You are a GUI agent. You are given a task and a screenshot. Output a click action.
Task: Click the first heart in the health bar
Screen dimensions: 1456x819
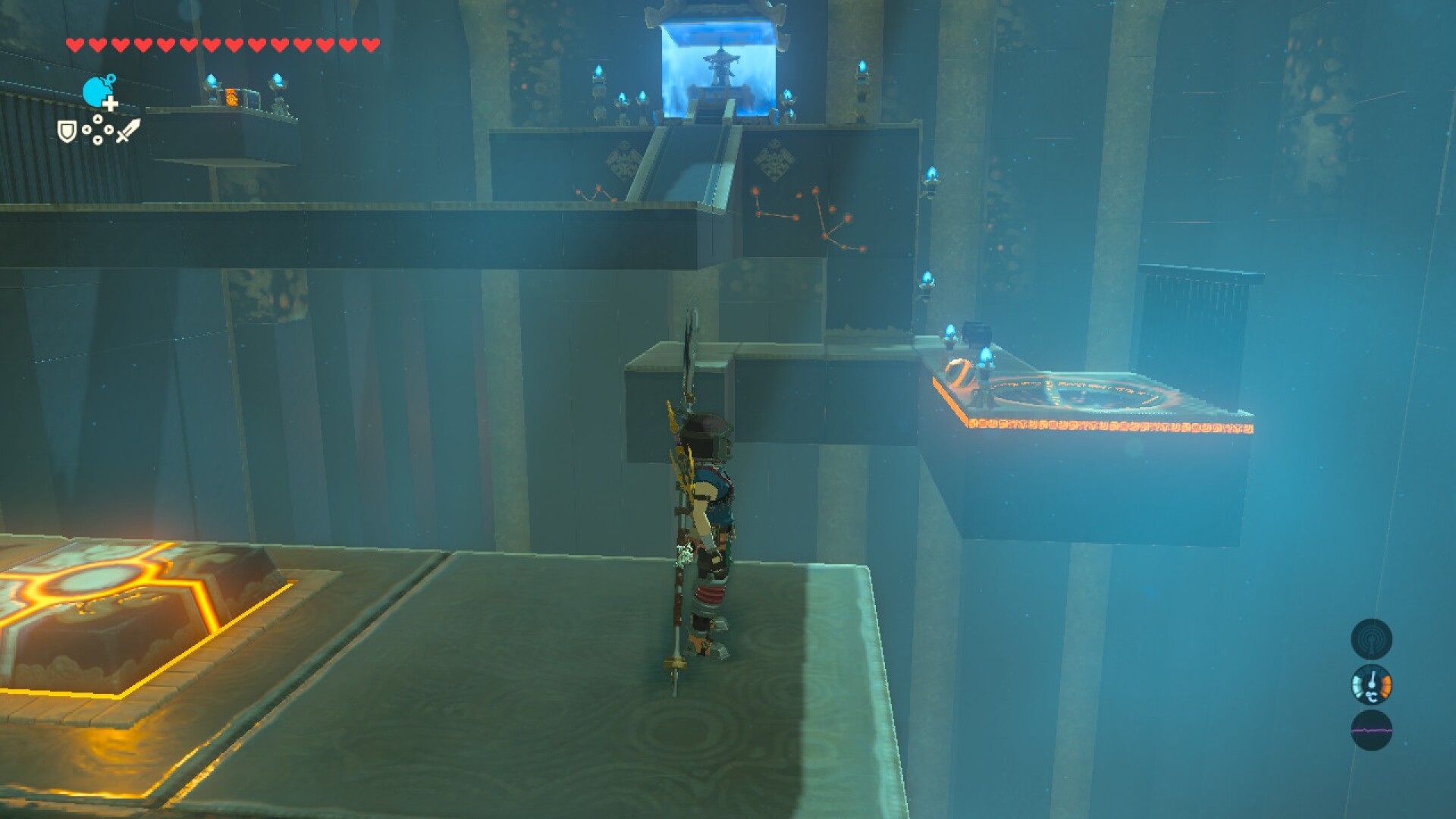coord(74,44)
